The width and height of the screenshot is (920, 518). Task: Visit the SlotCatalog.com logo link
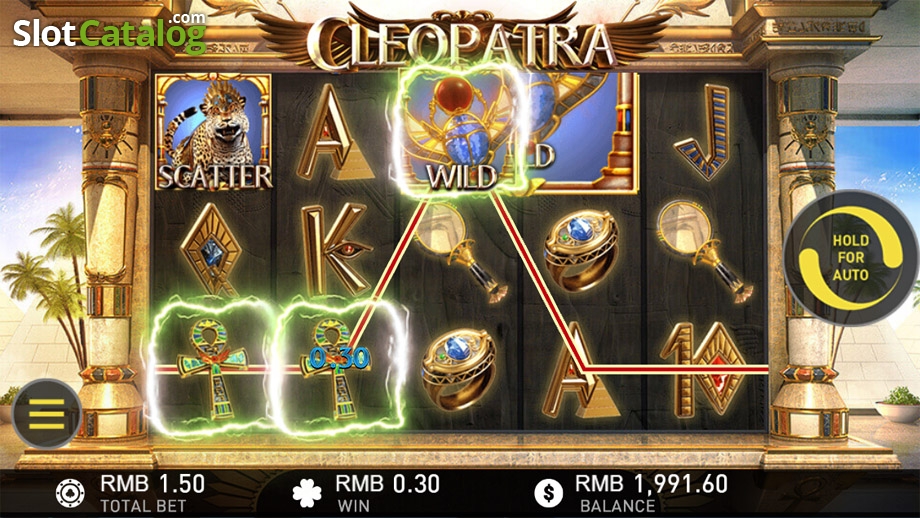[x=108, y=32]
